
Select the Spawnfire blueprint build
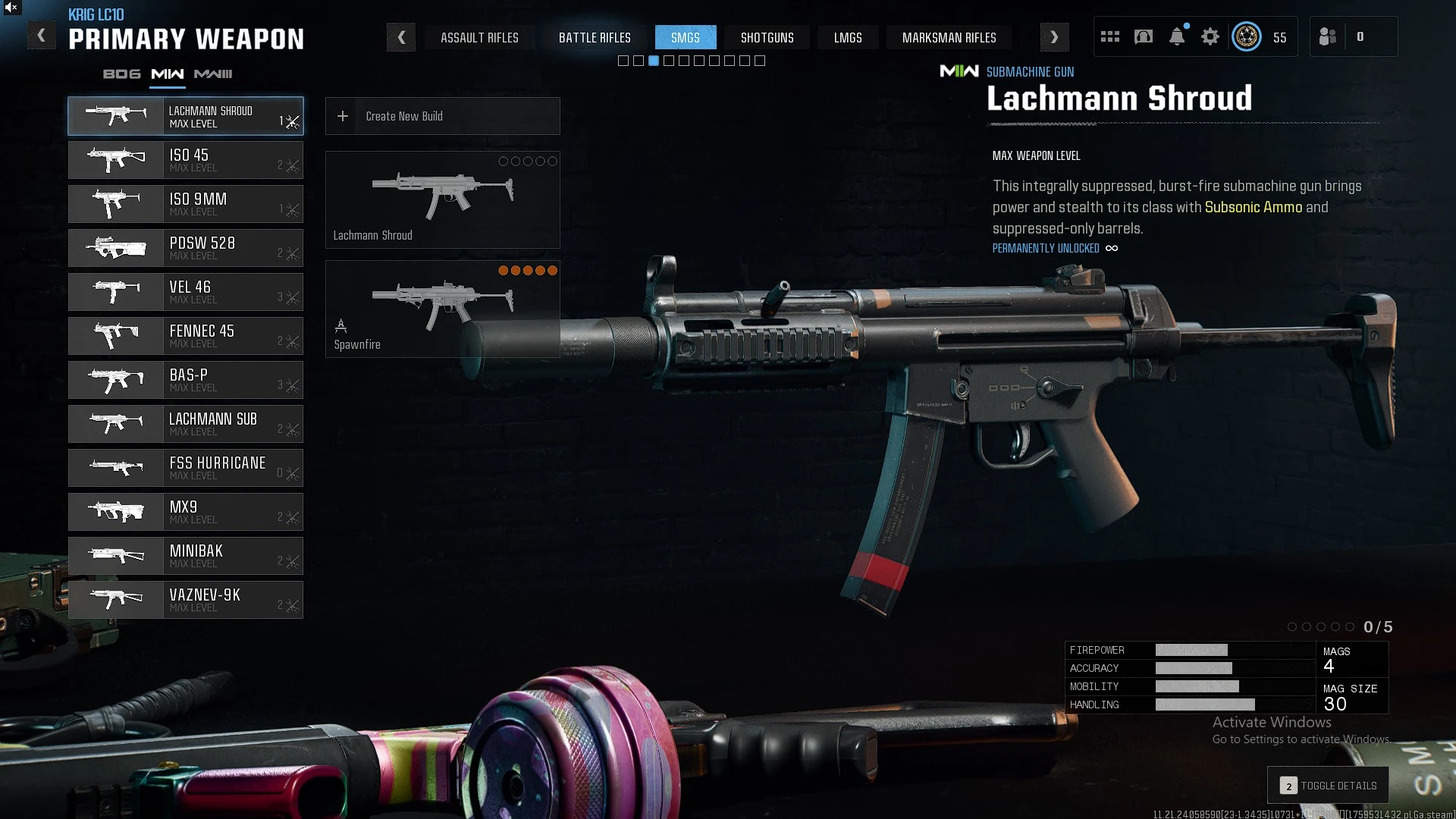442,309
